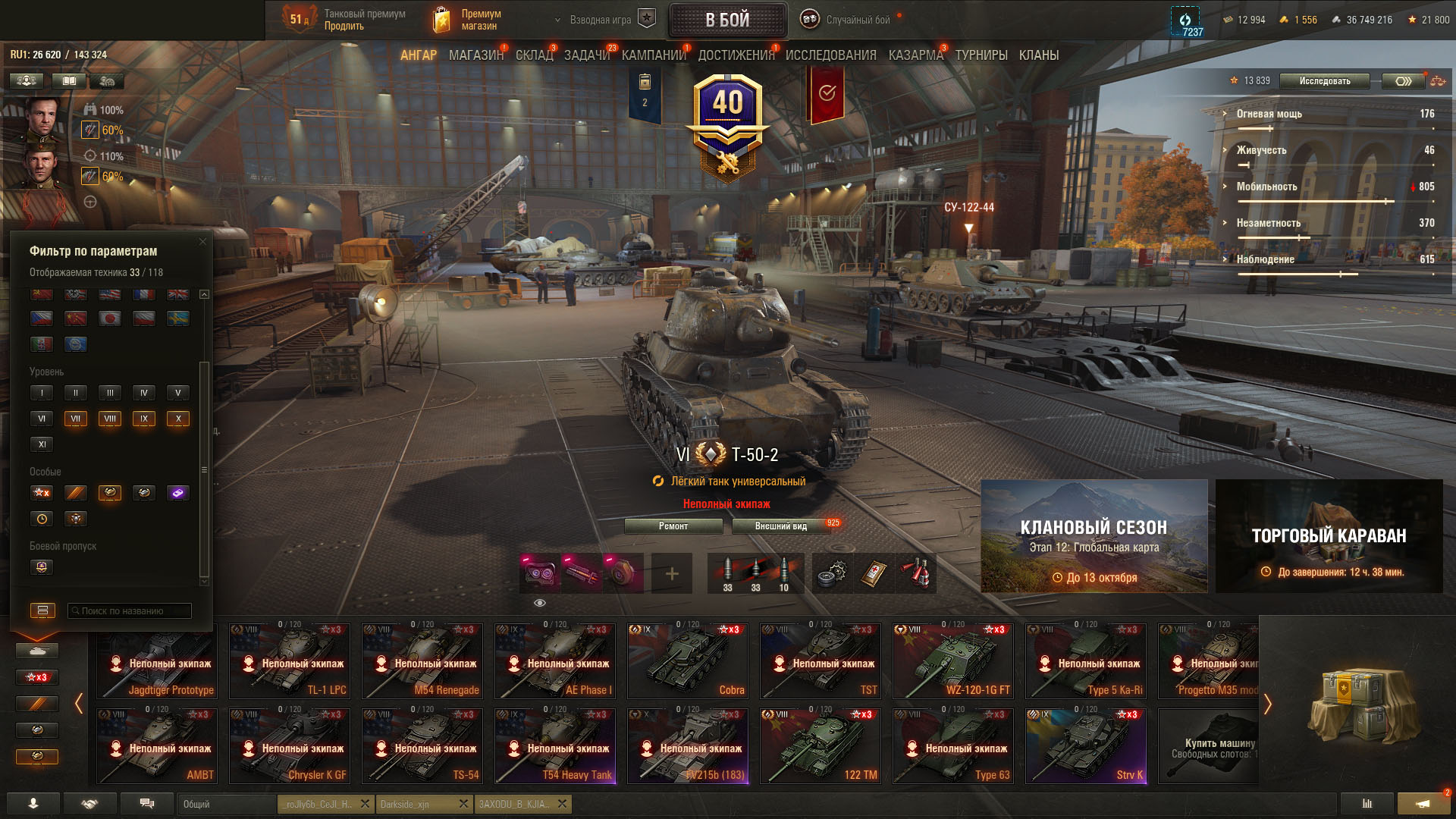Close the parameter filter panel
This screenshot has height=819, width=1456.
point(202,242)
